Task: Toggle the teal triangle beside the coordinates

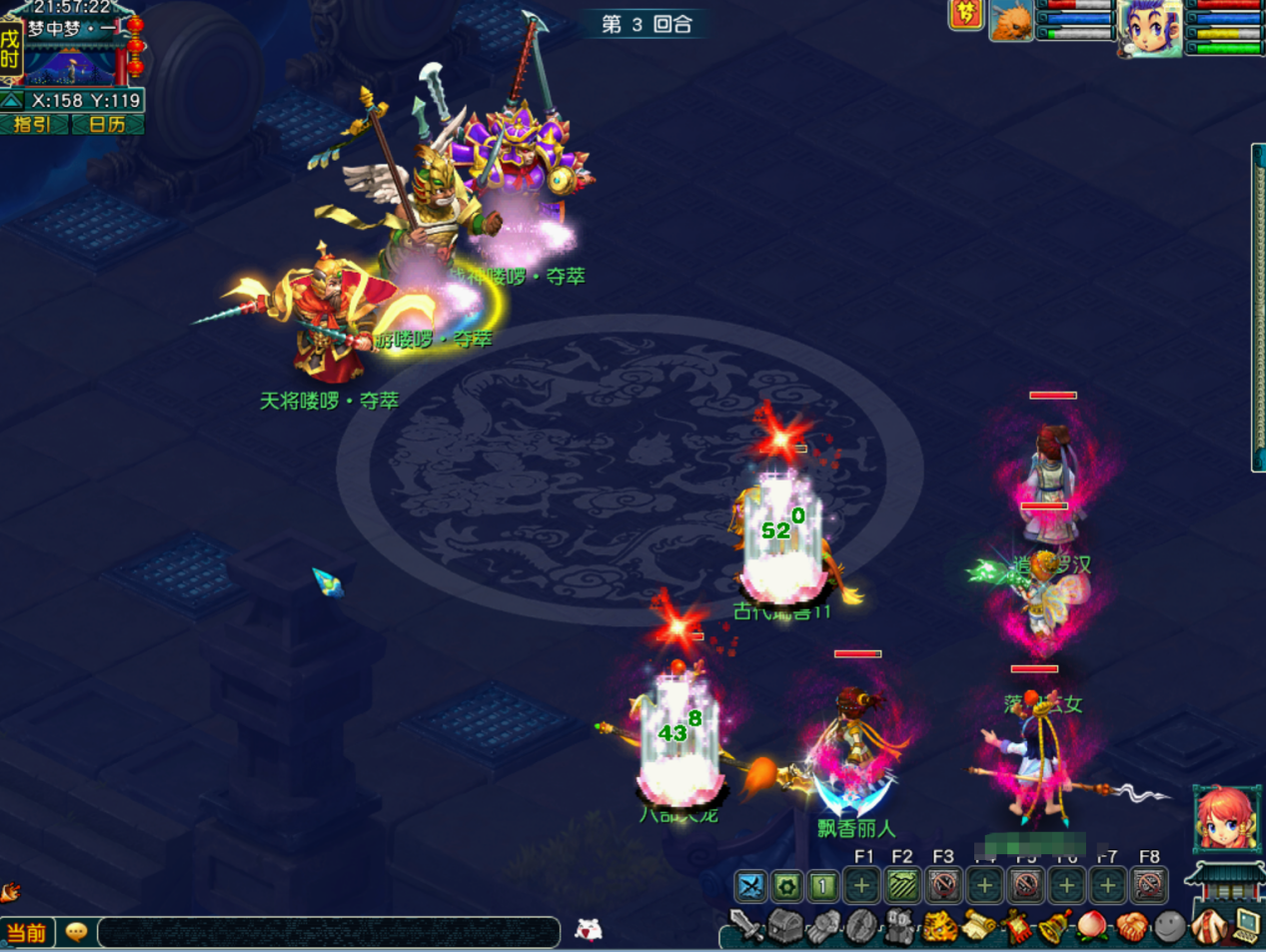Action: [x=12, y=101]
